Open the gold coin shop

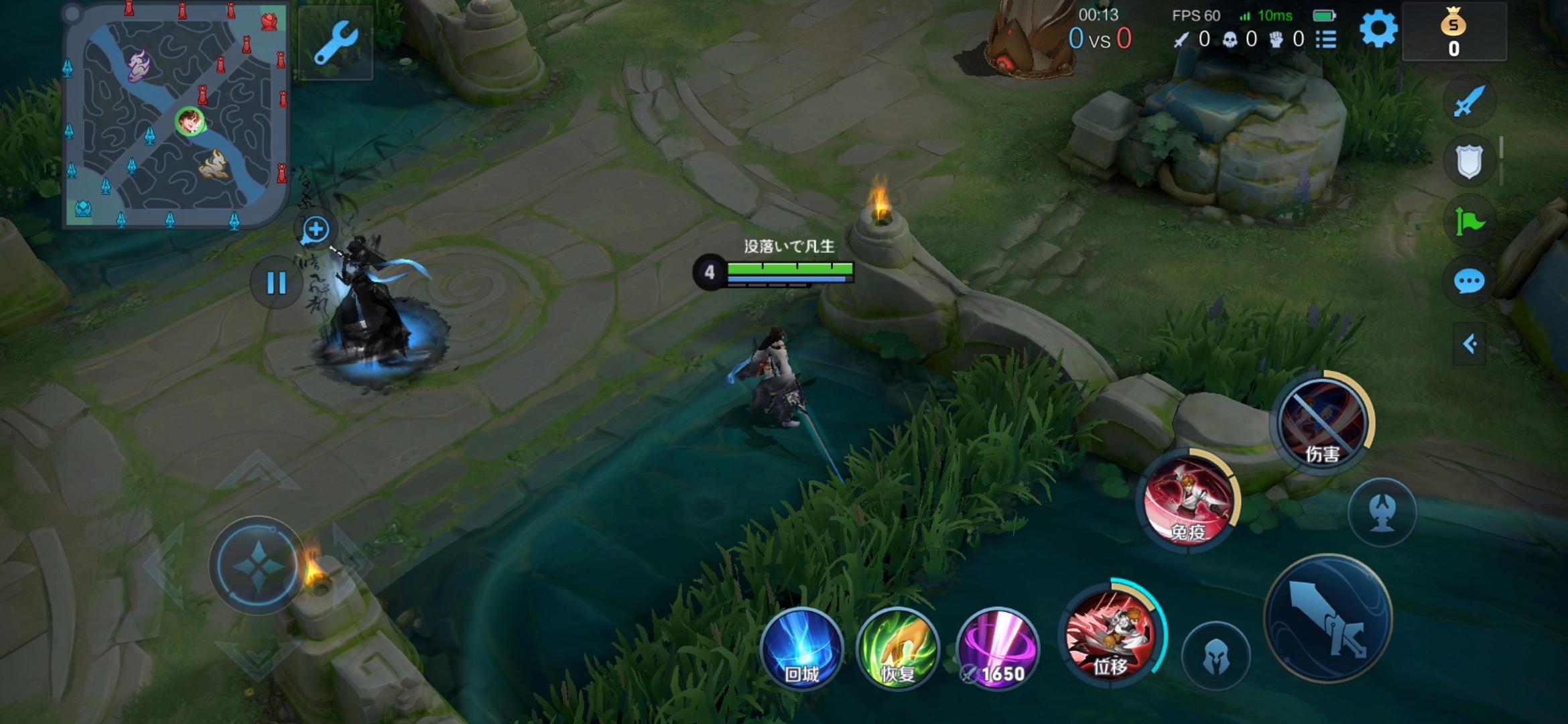click(x=1453, y=32)
